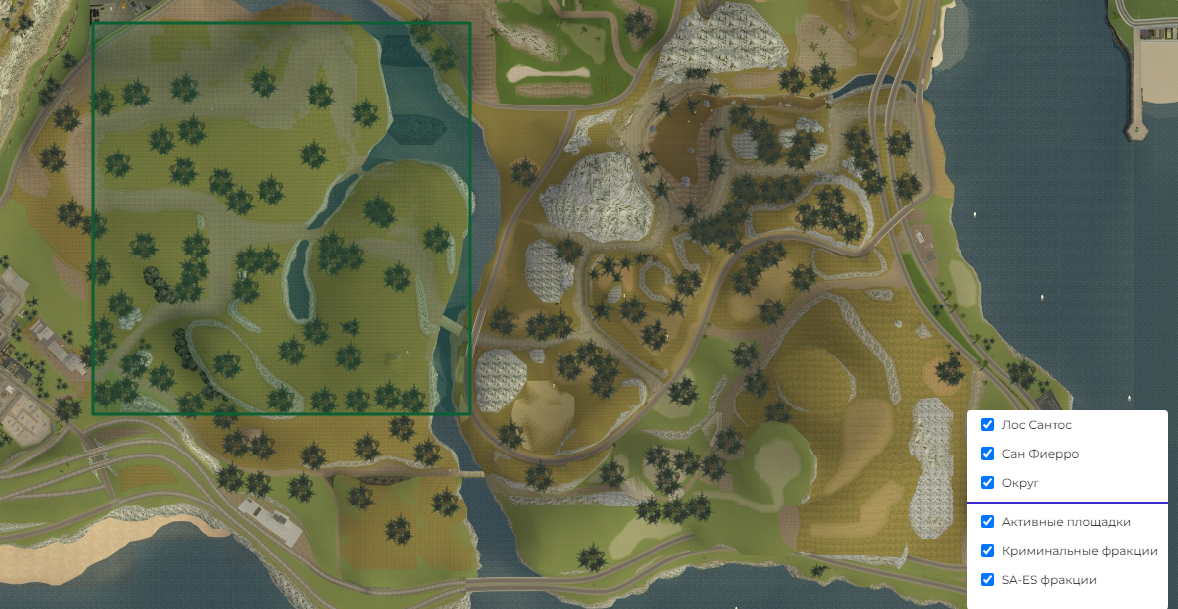Uncheck the Сан Фиерро filter
This screenshot has width=1178, height=609.
click(987, 454)
